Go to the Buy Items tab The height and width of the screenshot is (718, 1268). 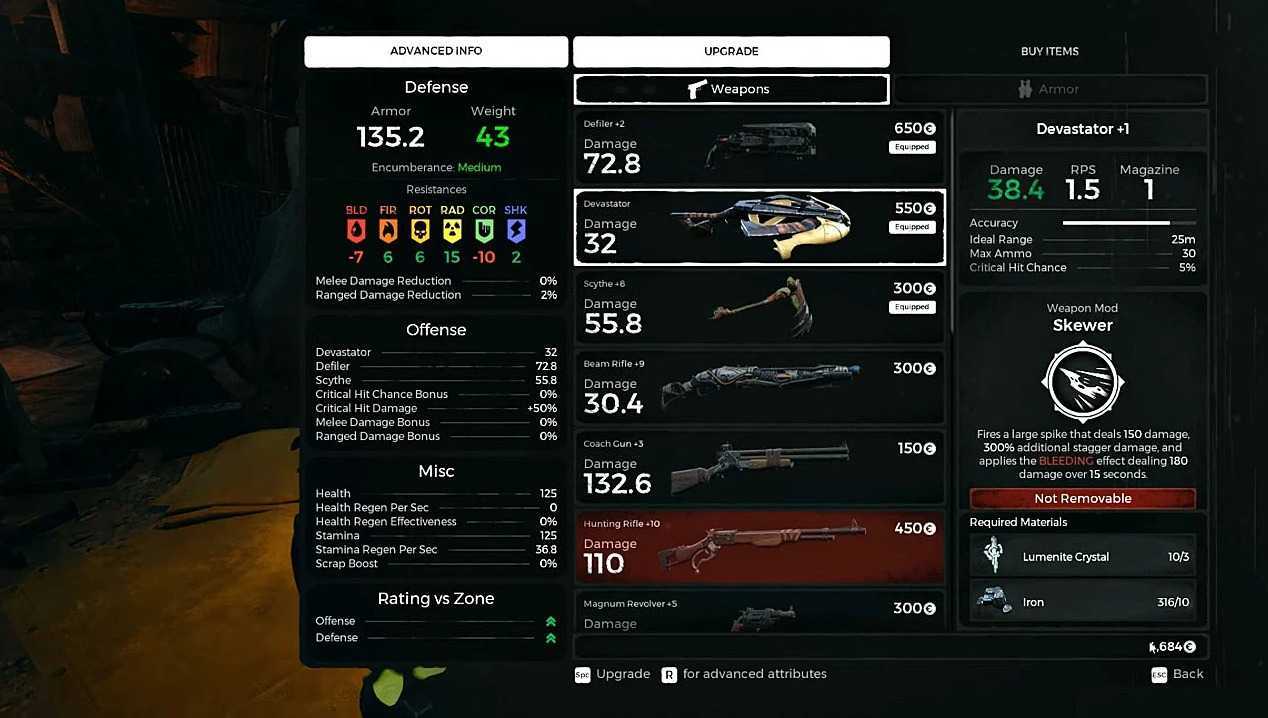click(x=1049, y=51)
